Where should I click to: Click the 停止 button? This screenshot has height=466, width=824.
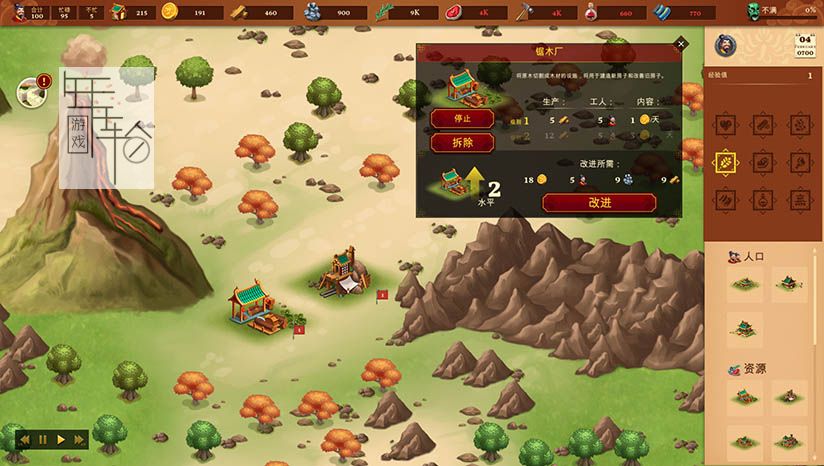pyautogui.click(x=463, y=118)
